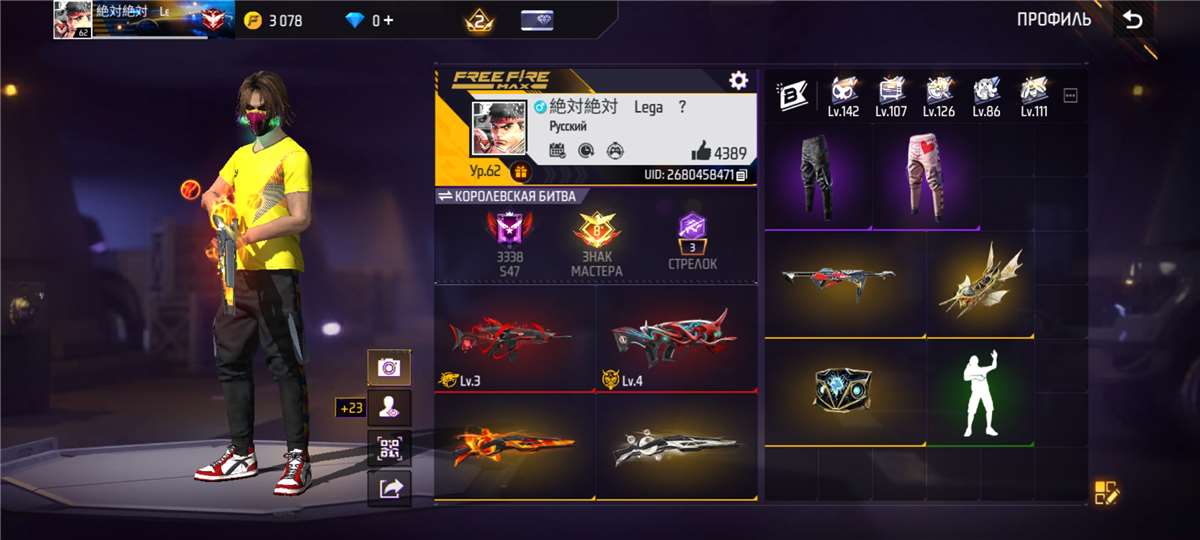The height and width of the screenshot is (540, 1200).
Task: Expand more pets with ellipsis button
Action: 1071,96
